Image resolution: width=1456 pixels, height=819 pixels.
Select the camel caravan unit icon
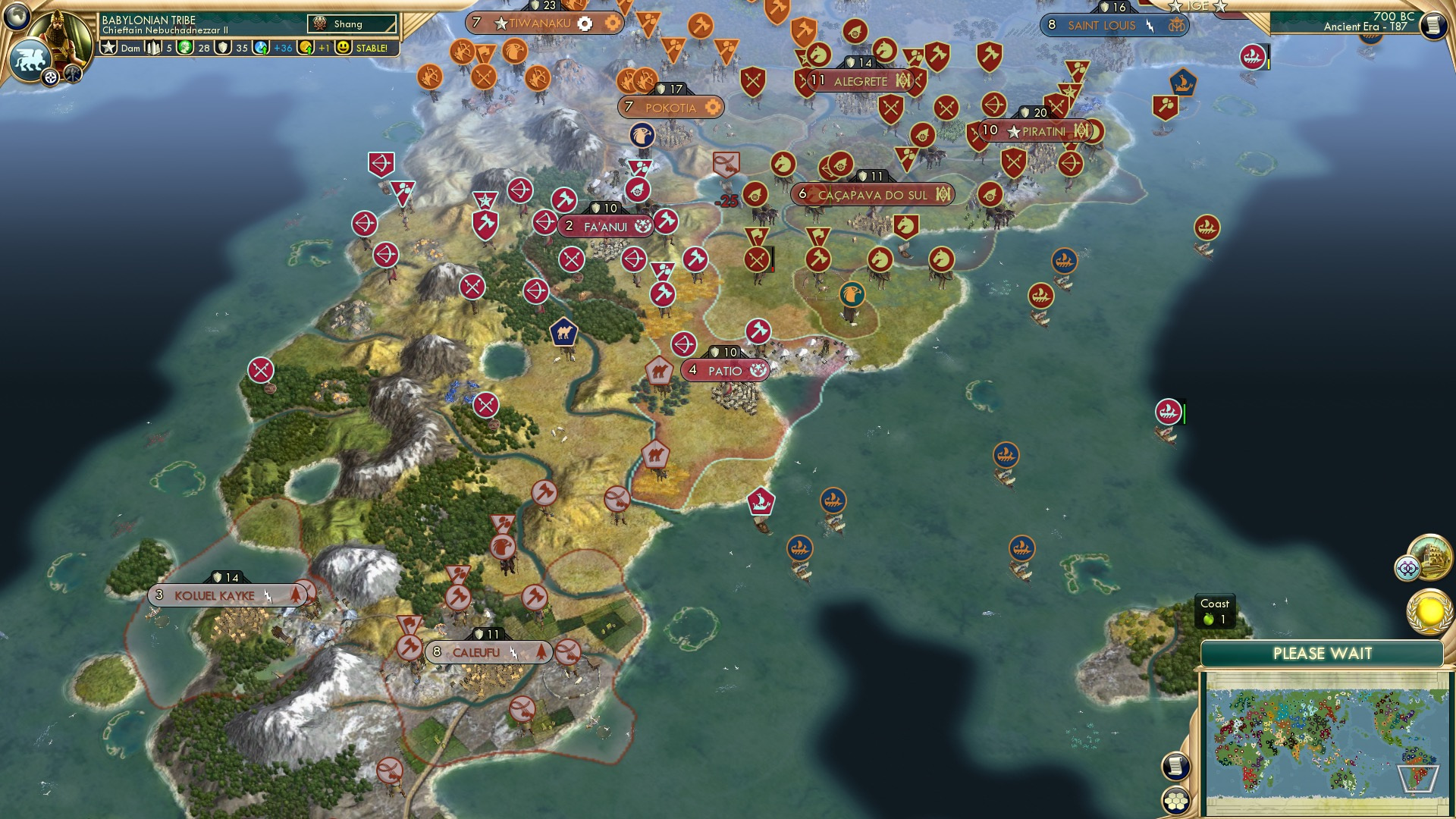[562, 331]
